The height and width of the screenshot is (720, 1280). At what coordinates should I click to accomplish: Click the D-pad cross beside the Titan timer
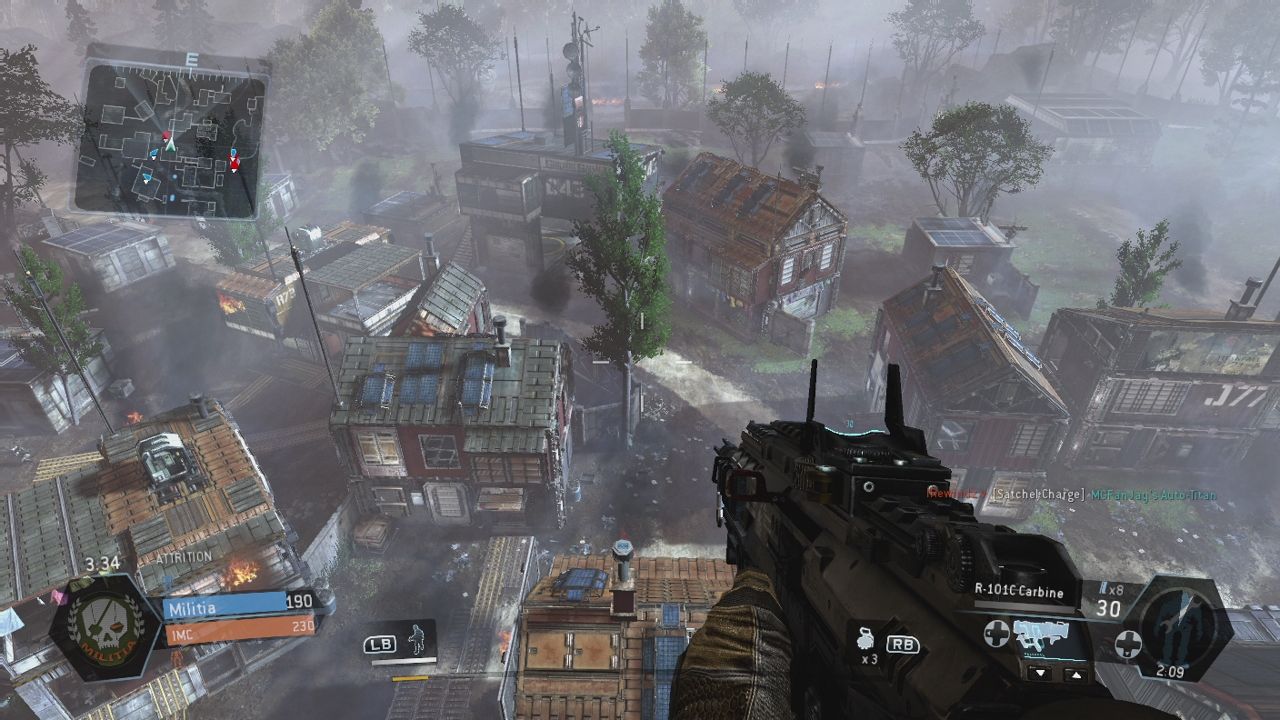1129,644
